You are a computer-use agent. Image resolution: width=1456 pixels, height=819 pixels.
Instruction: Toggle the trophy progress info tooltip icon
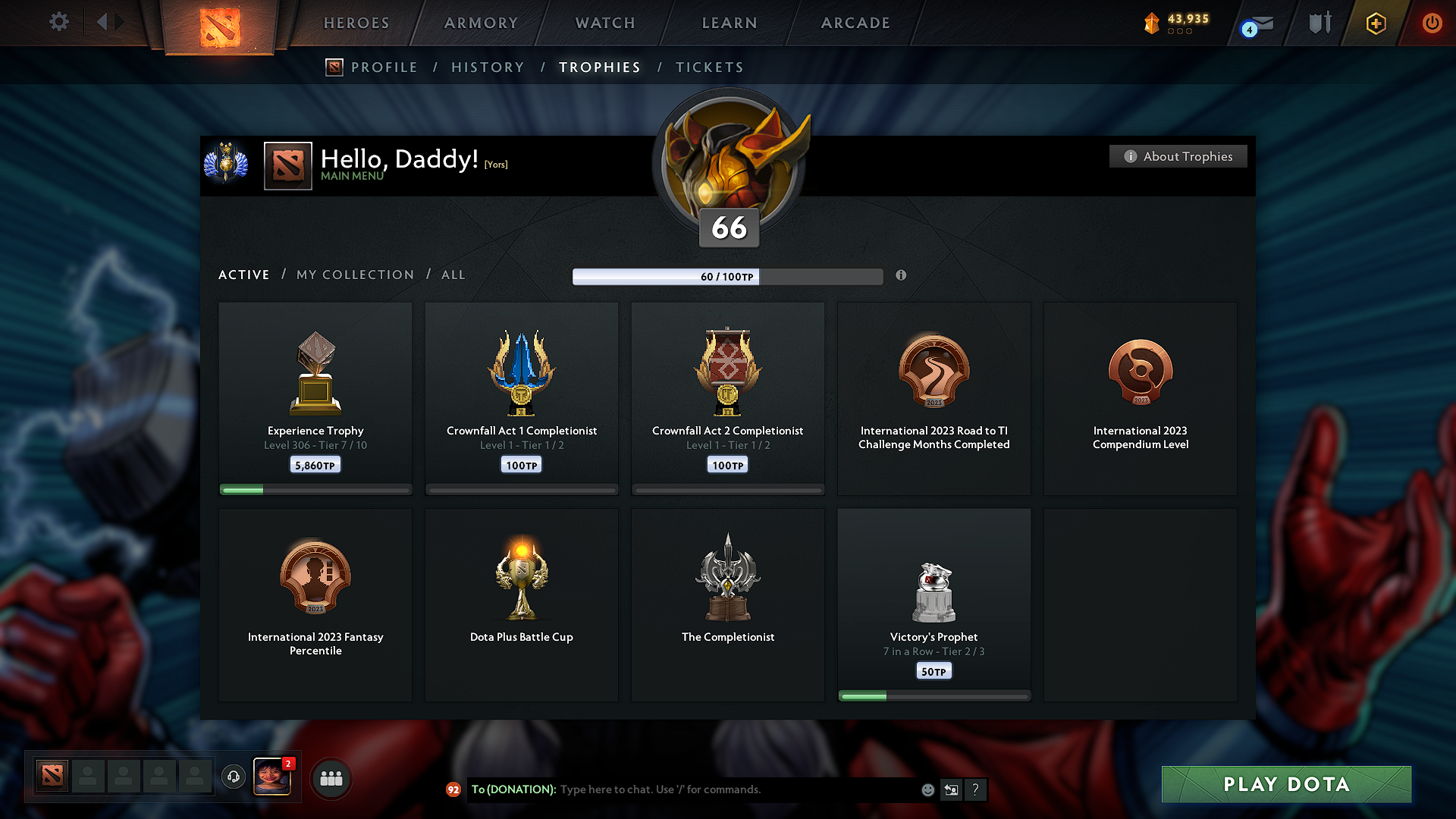point(902,276)
